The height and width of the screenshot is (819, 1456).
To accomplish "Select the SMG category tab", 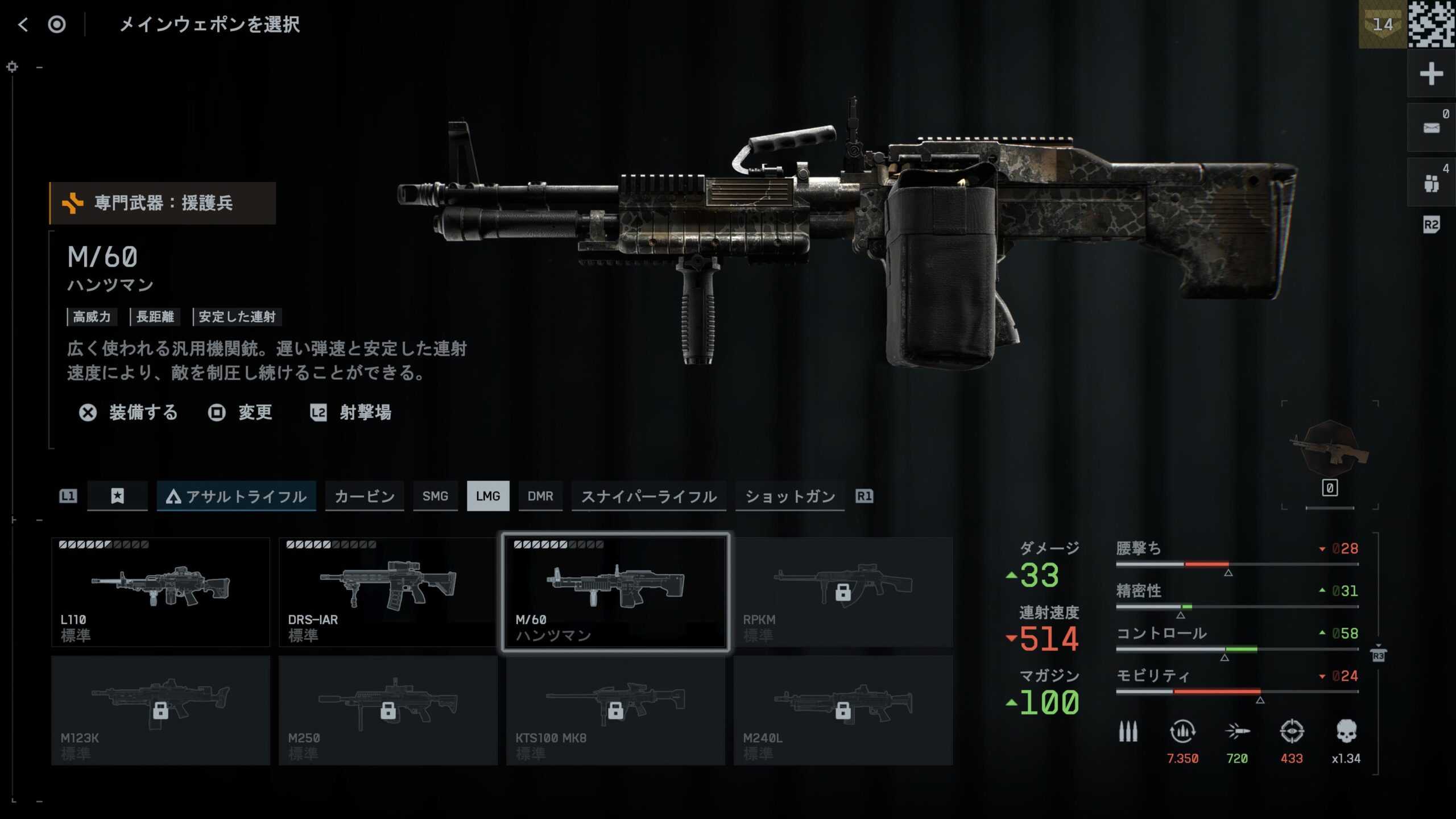I will tap(435, 497).
